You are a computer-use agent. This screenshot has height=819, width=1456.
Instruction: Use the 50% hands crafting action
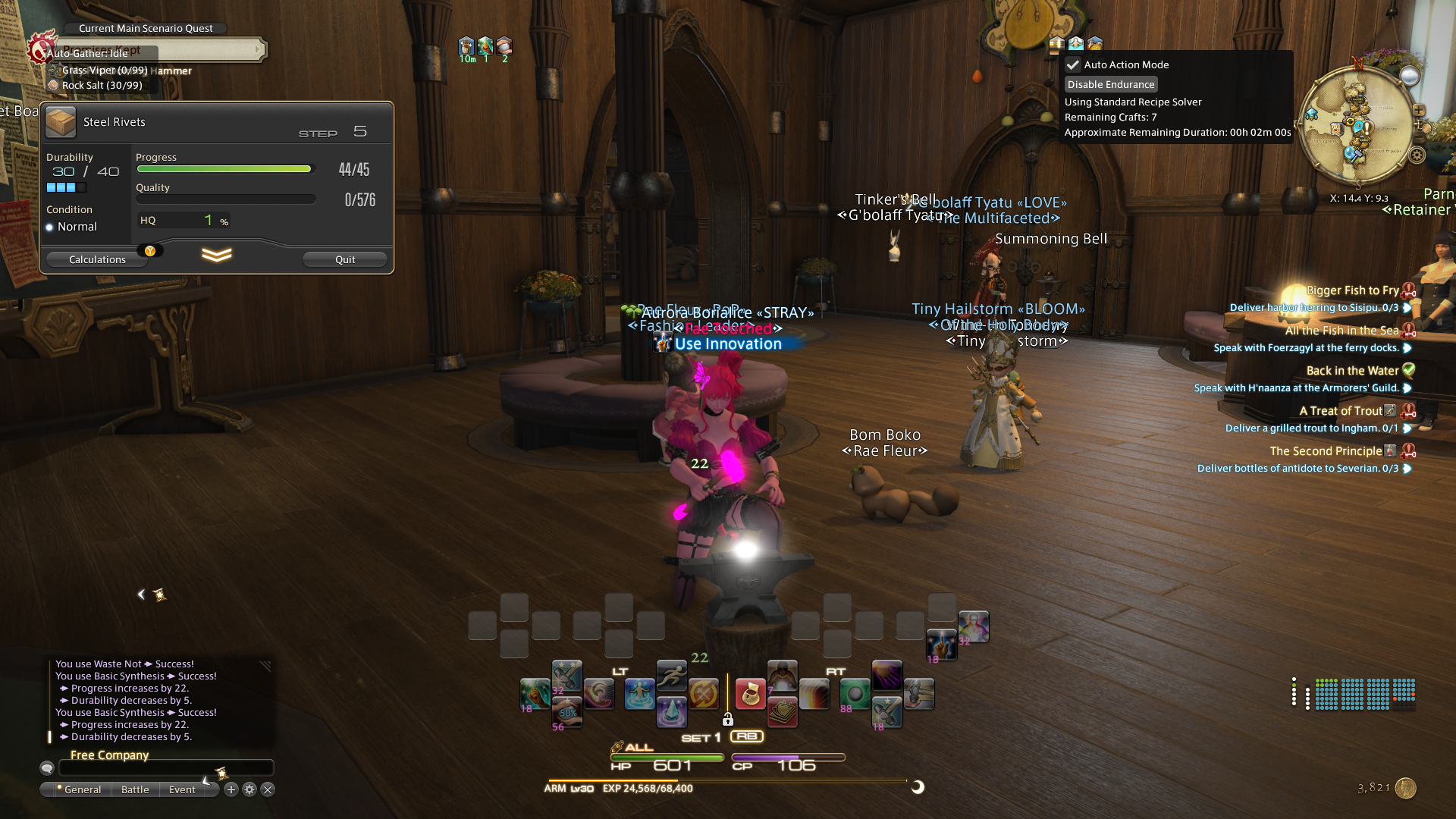567,712
